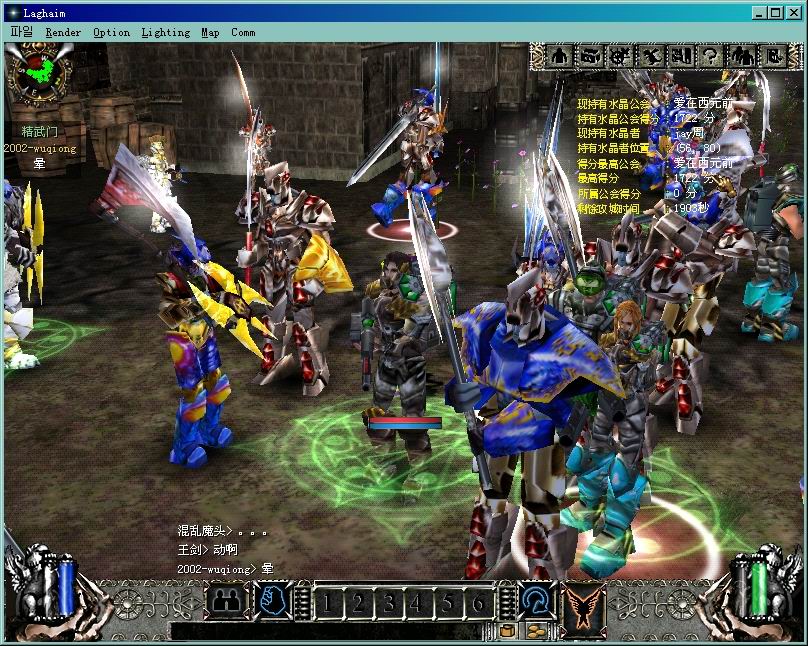This screenshot has height=646, width=808.
Task: Open the first menu-bar entry, left of Render
Action: coord(21,32)
